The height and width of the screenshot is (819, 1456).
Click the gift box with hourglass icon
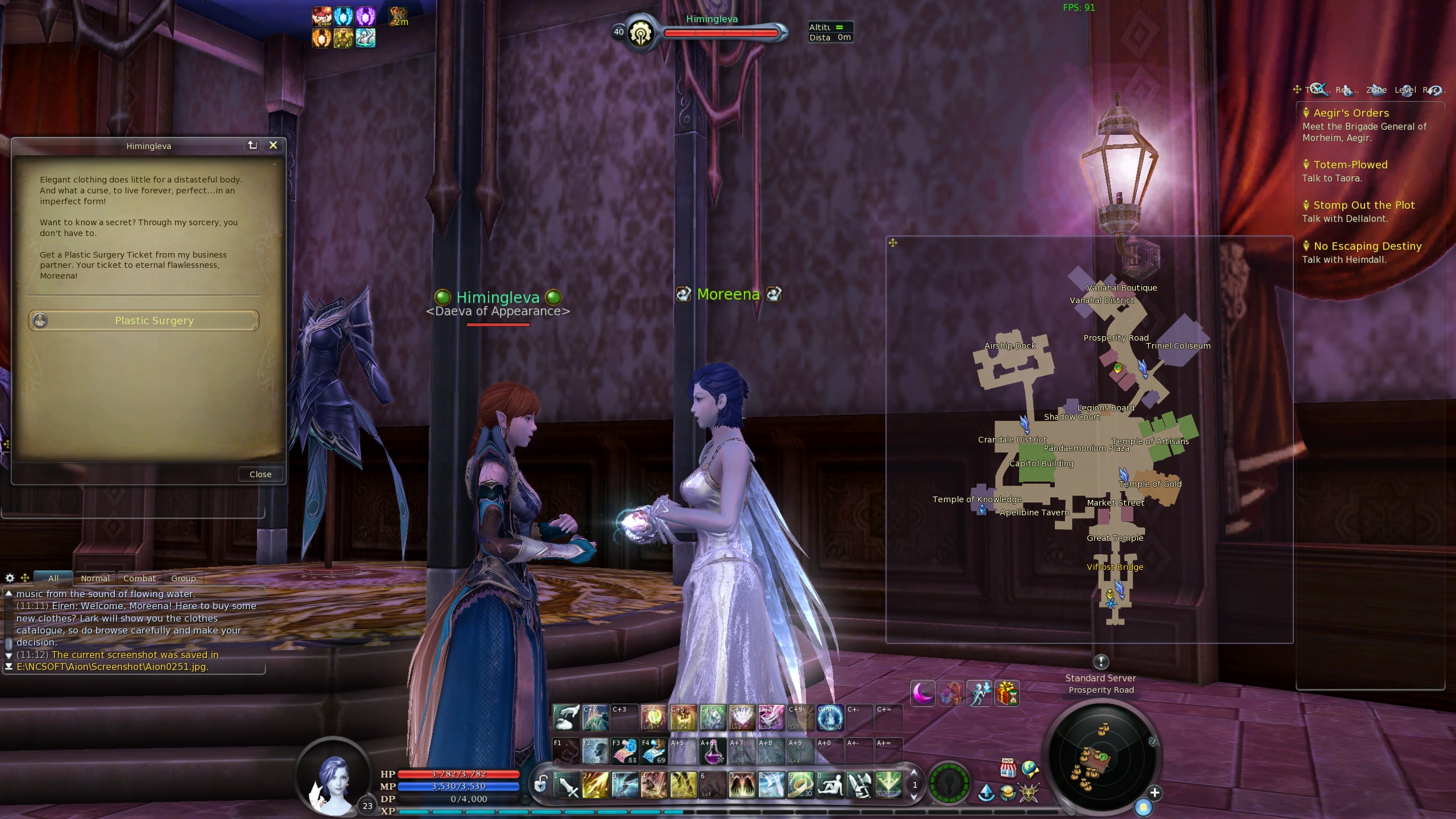pyautogui.click(x=1007, y=694)
